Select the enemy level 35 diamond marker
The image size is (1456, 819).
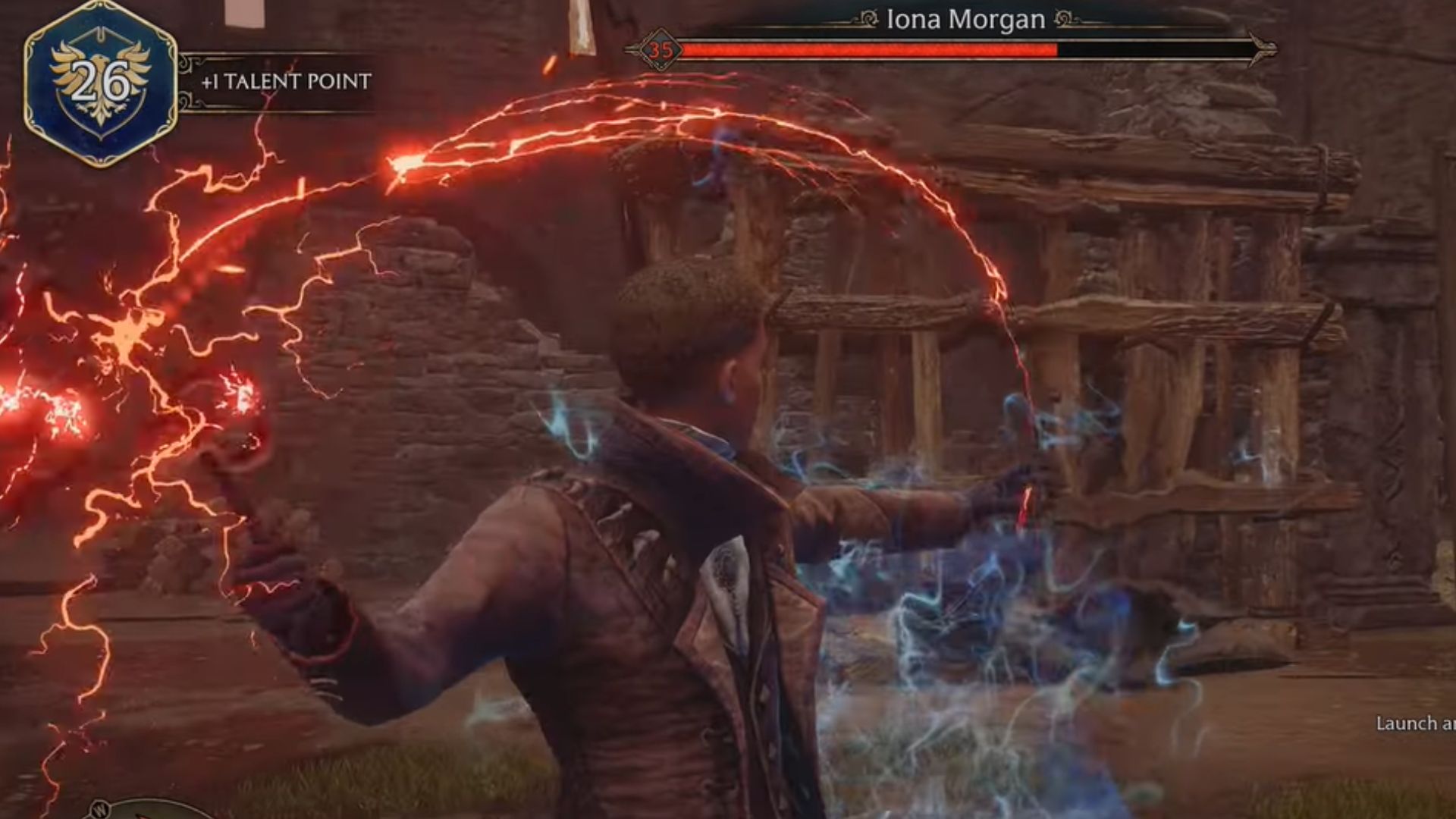click(x=660, y=50)
